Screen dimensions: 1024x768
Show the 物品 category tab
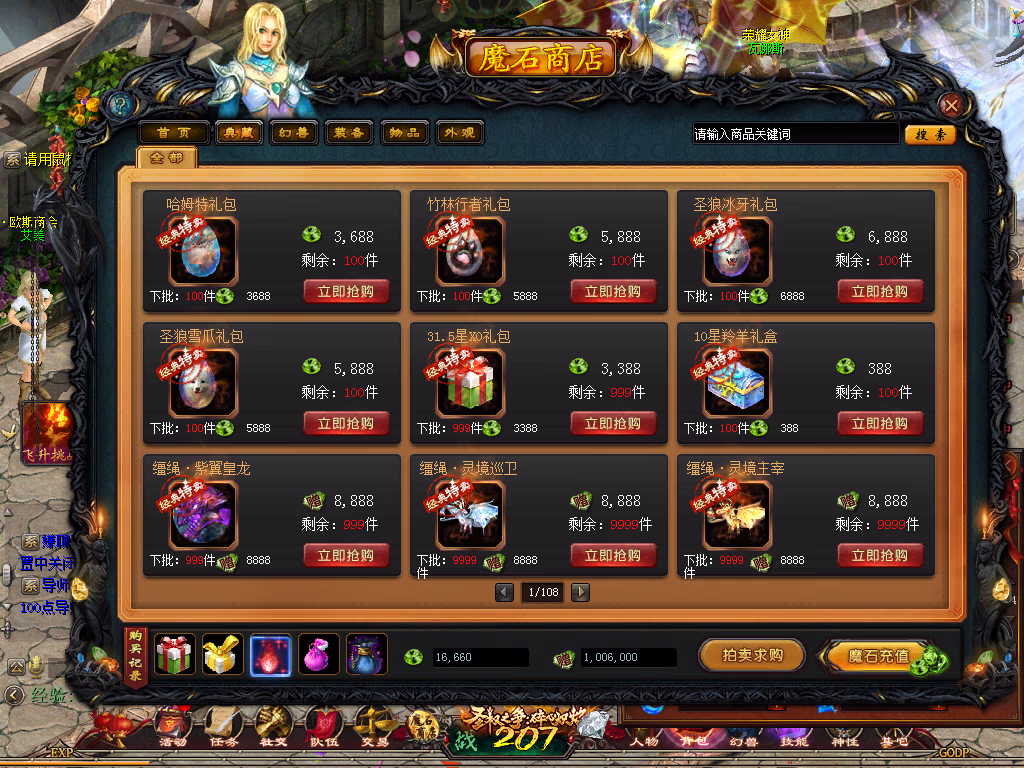coord(404,133)
